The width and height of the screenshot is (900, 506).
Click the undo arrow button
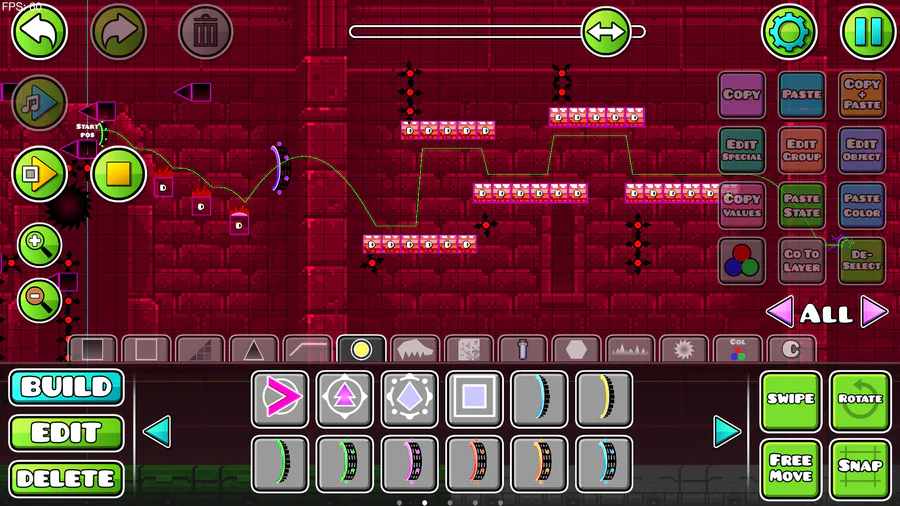[x=39, y=32]
